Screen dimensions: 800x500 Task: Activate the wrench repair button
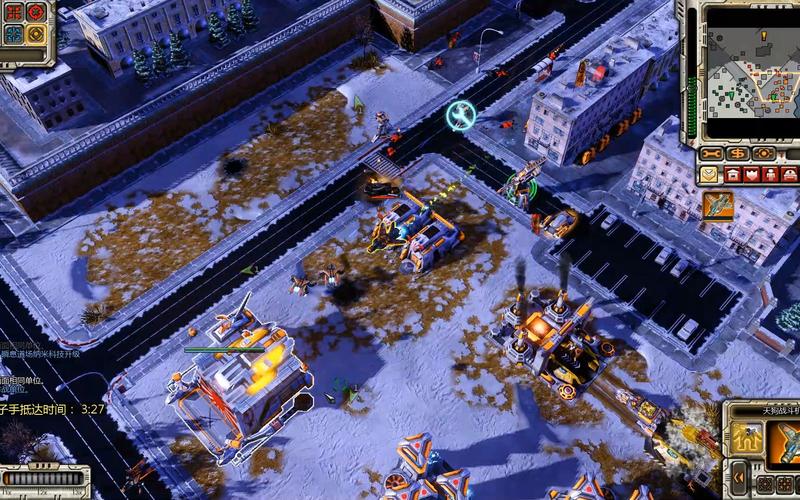point(711,154)
